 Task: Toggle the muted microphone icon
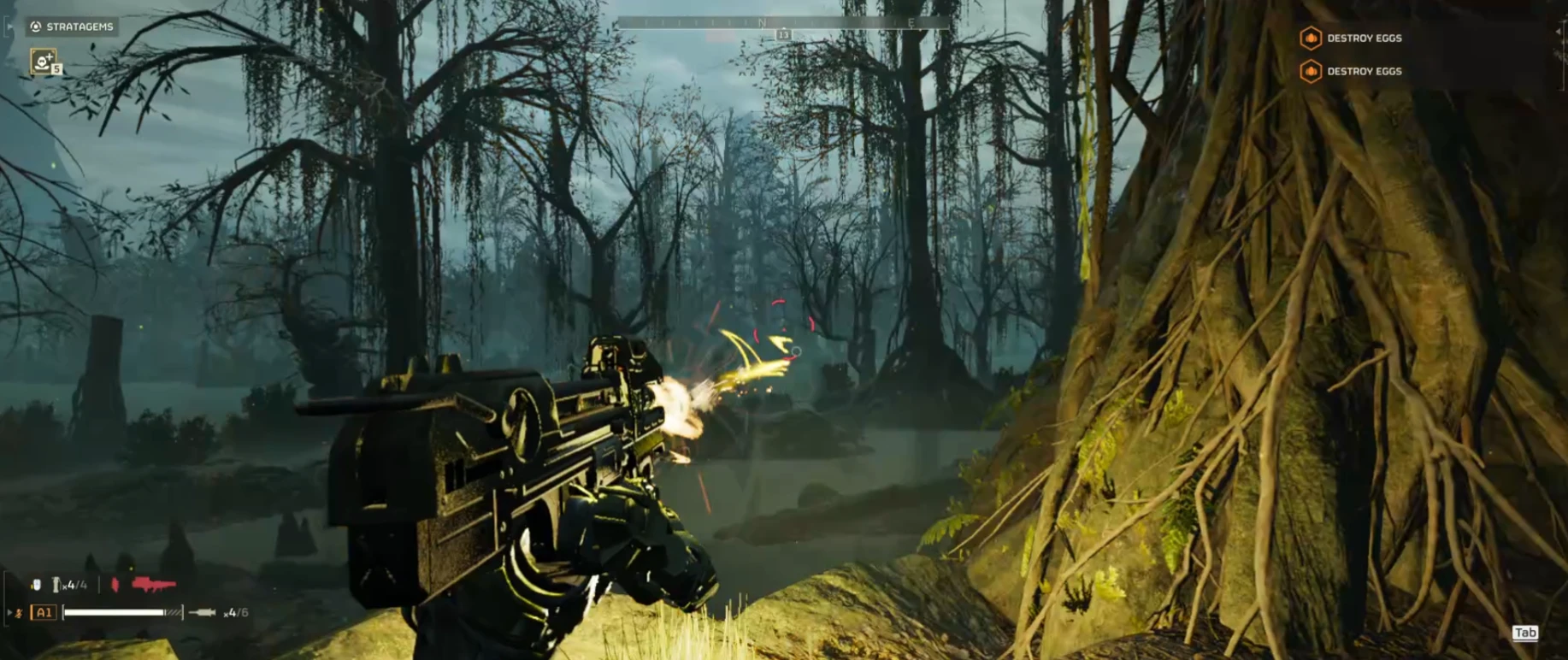[x=18, y=613]
